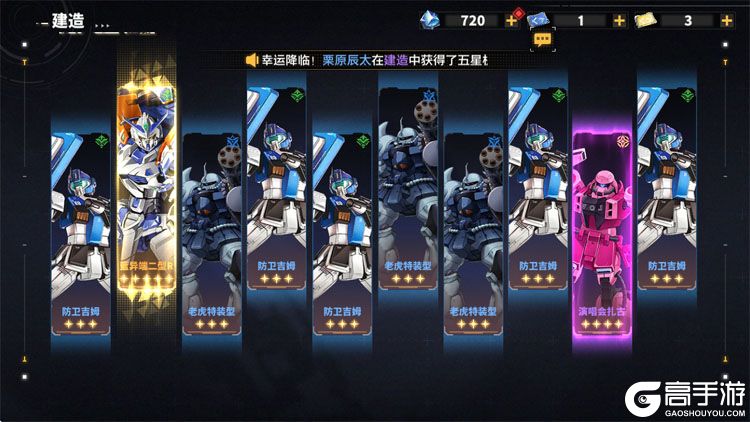750x422 pixels.
Task: Open the orange chat bubble icon
Action: [x=542, y=40]
